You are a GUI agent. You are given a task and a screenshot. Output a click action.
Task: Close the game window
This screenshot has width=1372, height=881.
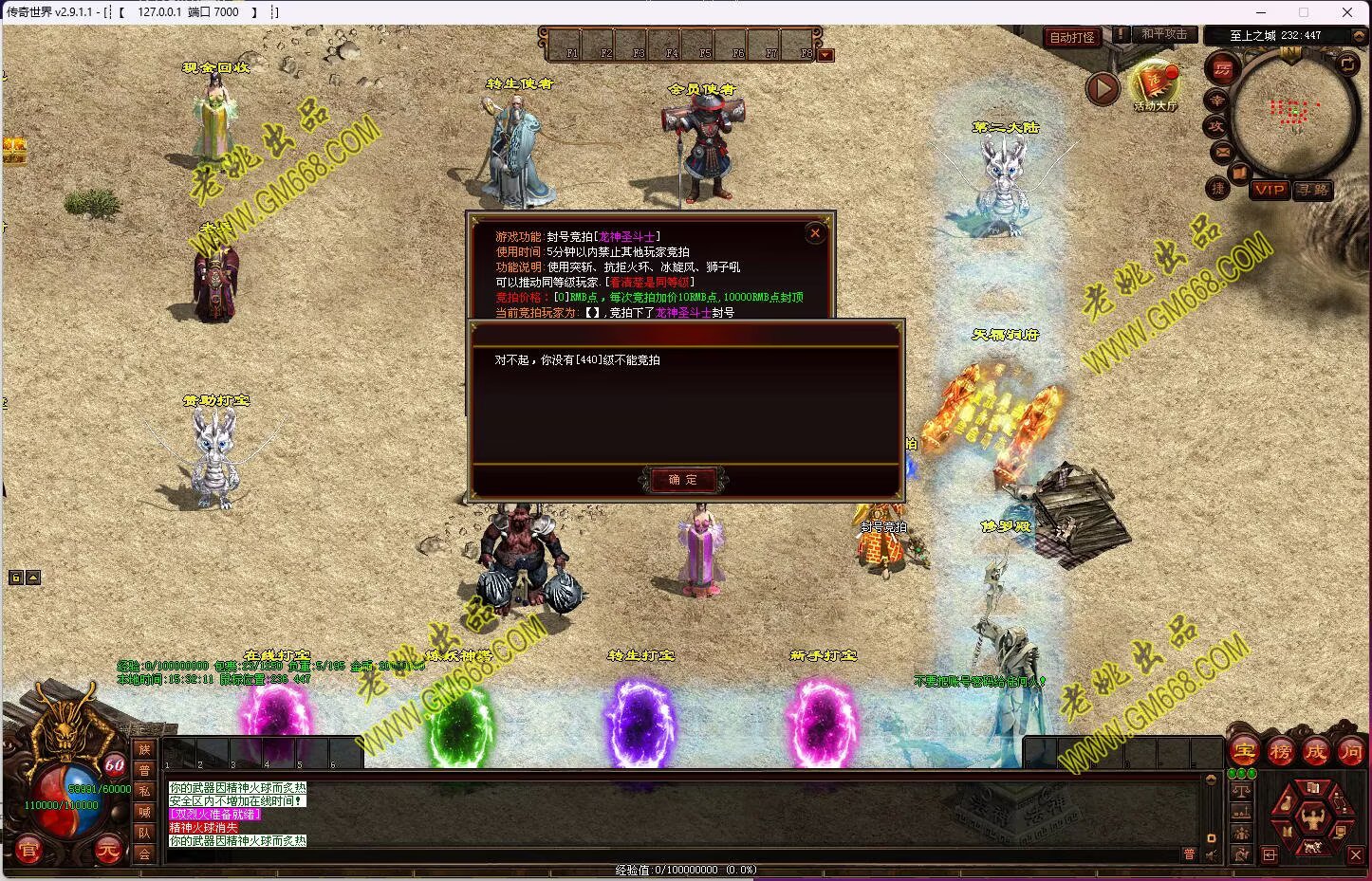coord(1346,12)
